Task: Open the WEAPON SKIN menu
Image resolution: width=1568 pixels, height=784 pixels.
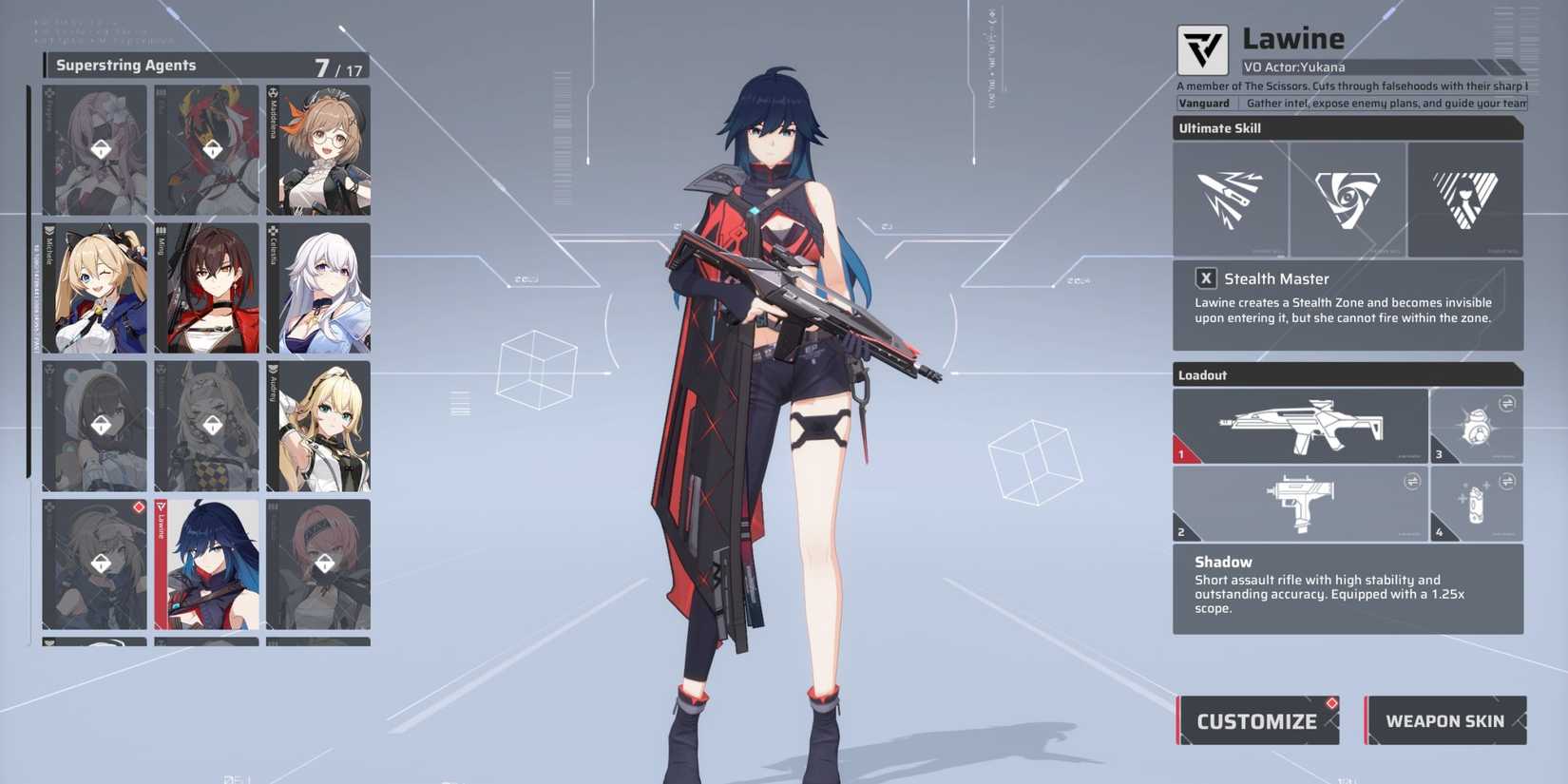Action: (x=1445, y=721)
